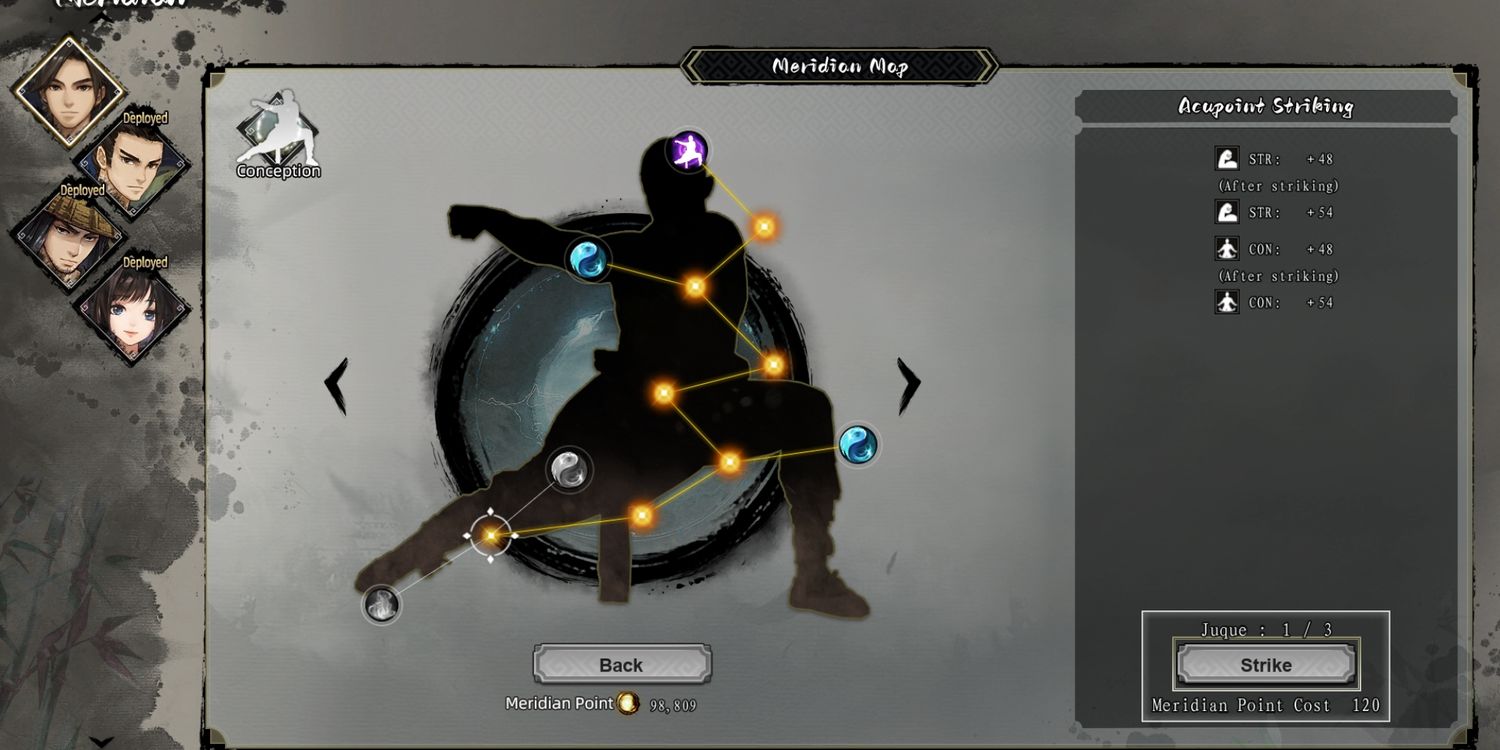This screenshot has width=1500, height=750.
Task: Select the purple martial pose node
Action: click(x=687, y=151)
